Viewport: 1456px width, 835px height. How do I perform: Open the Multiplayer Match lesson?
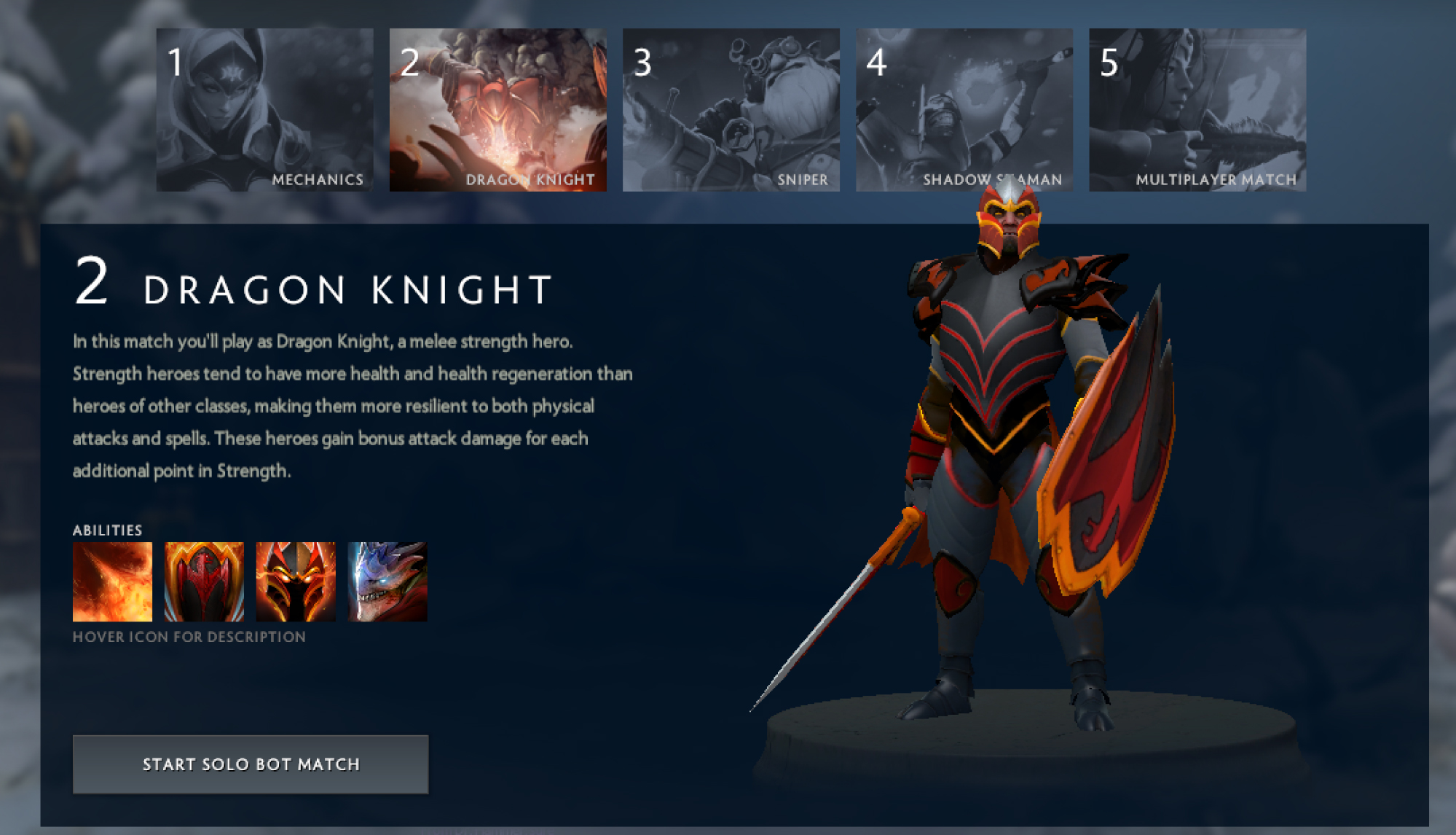click(x=1198, y=108)
